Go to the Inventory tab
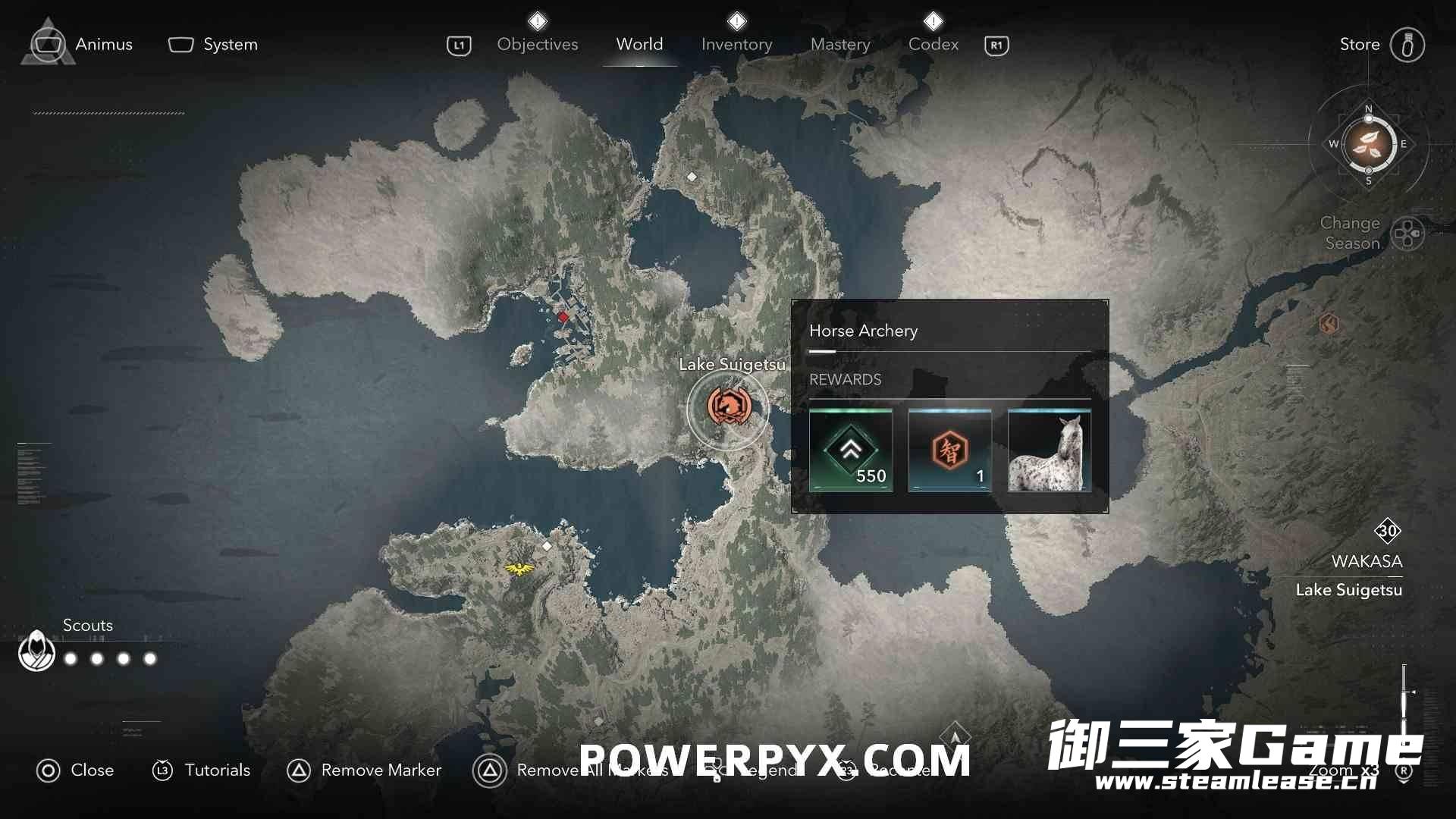The width and height of the screenshot is (1456, 819). coord(736,45)
